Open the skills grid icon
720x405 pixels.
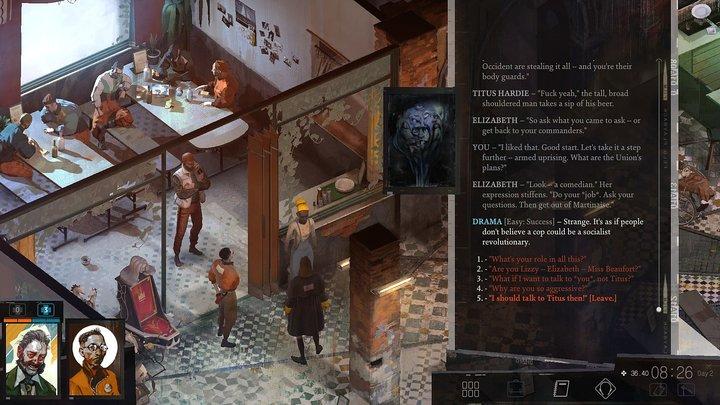tap(472, 387)
